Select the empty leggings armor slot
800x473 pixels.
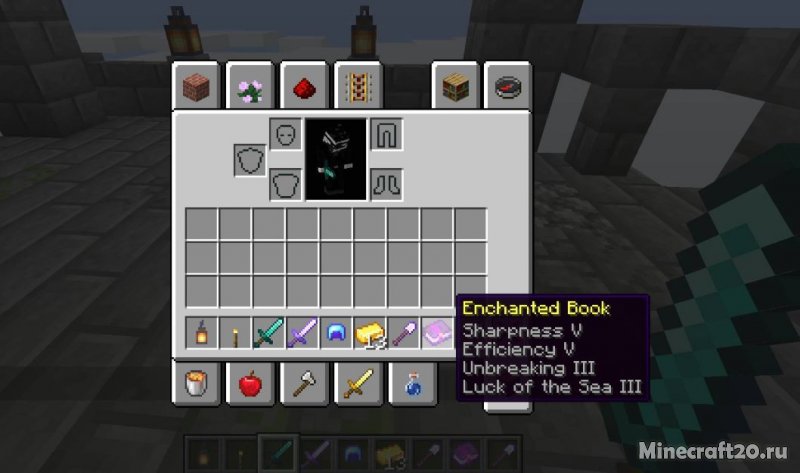pyautogui.click(x=386, y=134)
